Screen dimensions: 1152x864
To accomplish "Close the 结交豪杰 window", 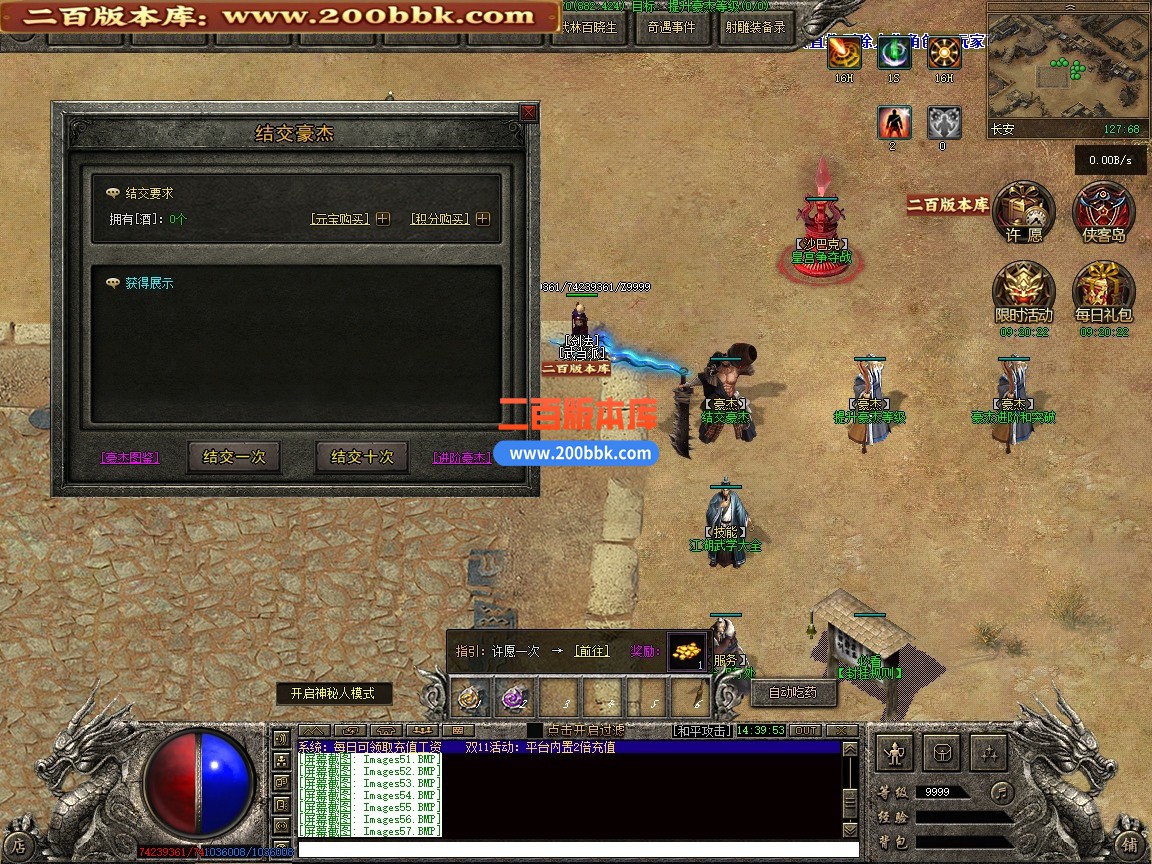I will (x=528, y=113).
